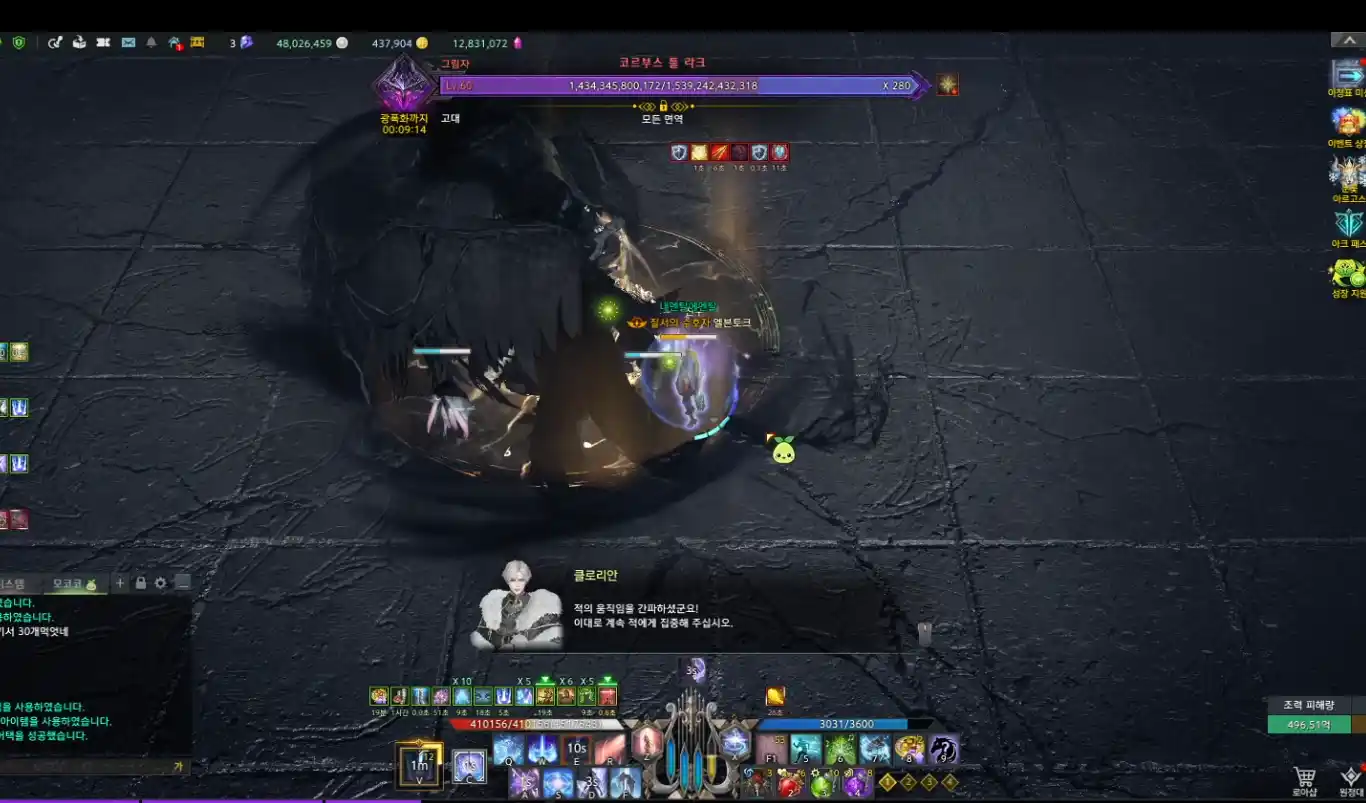This screenshot has height=803, width=1366.
Task: Open the shop cart button (로아샵)
Action: click(x=1304, y=778)
